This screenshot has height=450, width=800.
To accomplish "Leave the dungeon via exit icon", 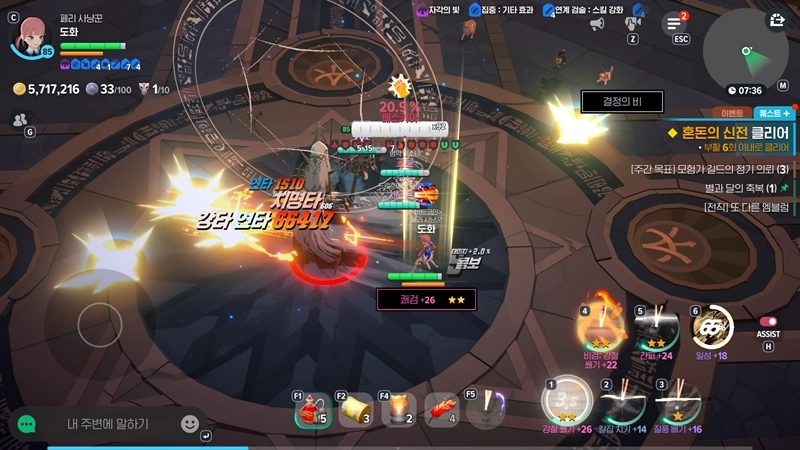I will [x=777, y=19].
